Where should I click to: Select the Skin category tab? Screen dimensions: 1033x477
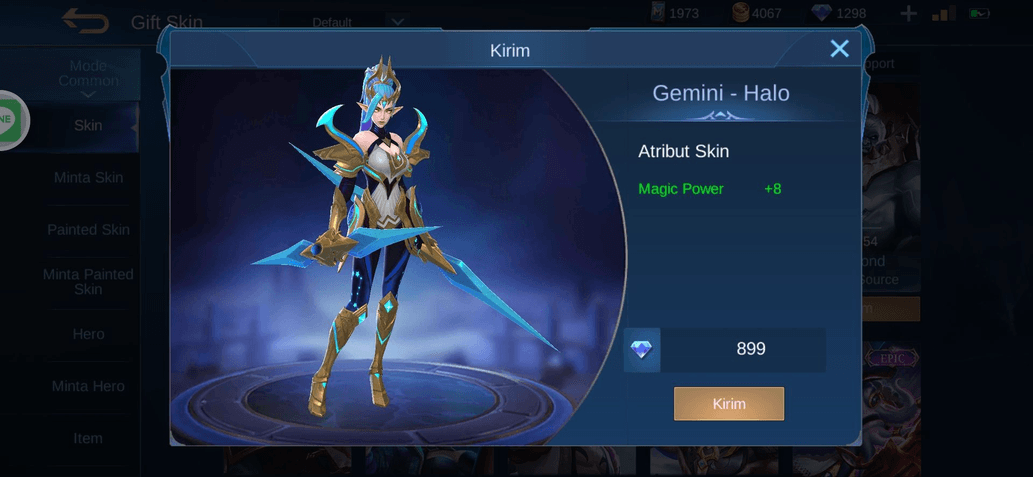[88, 126]
